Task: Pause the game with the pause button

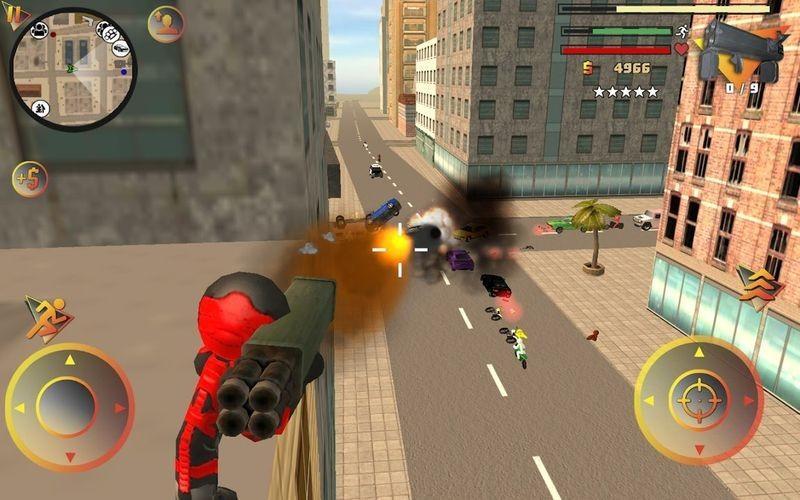Action: pos(14,13)
